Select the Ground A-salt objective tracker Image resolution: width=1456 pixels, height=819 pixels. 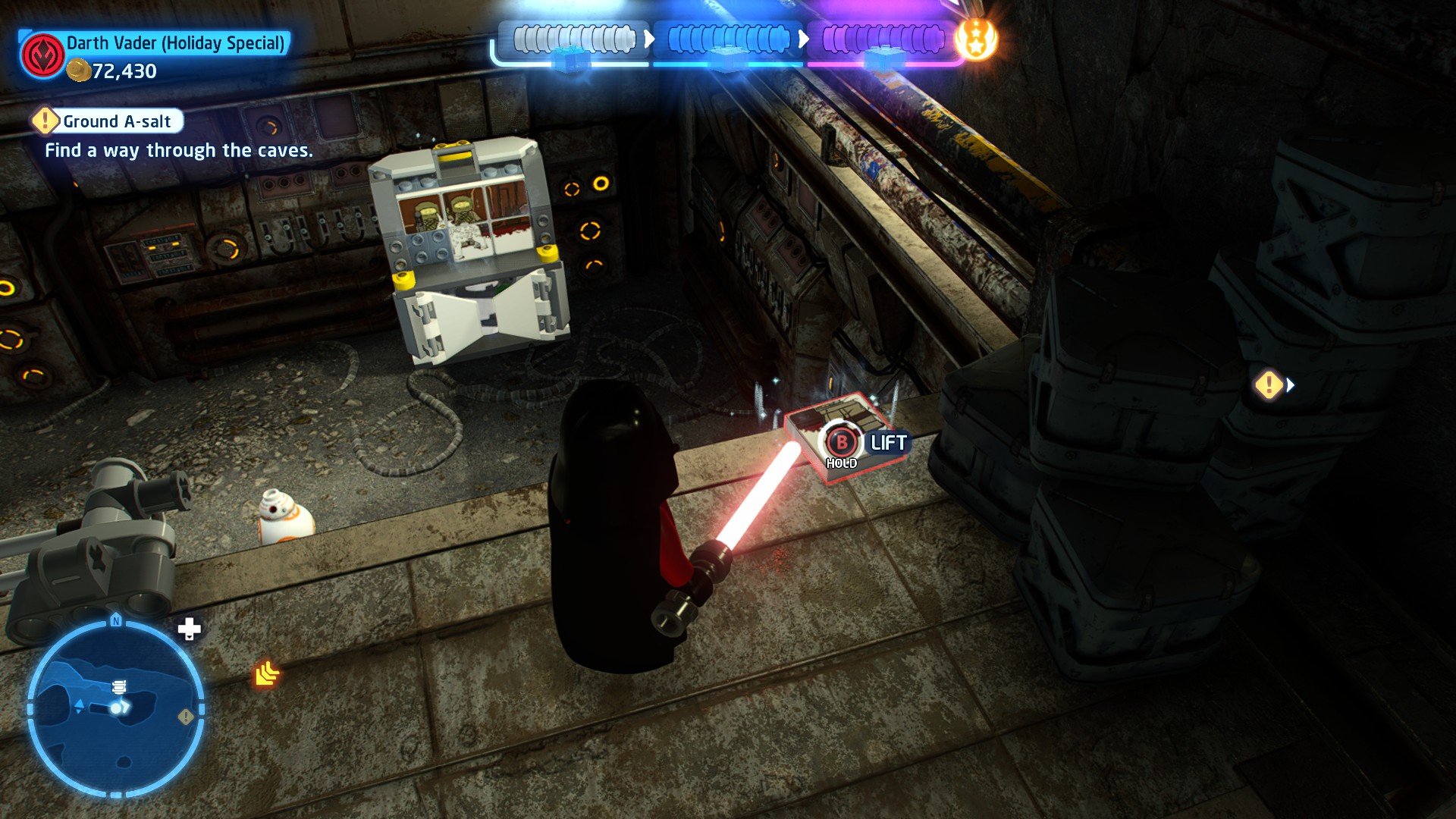(108, 121)
